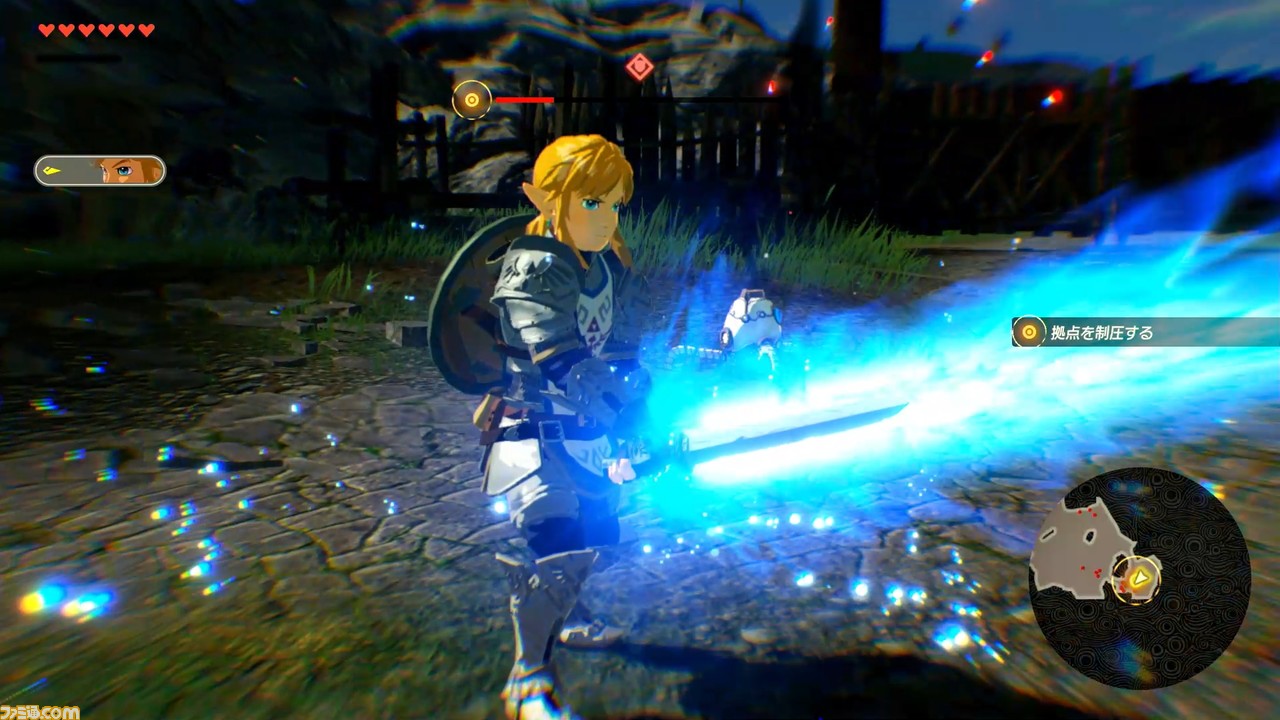Select the first heart in the health display
Screen dimensions: 1280x720
click(x=44, y=30)
